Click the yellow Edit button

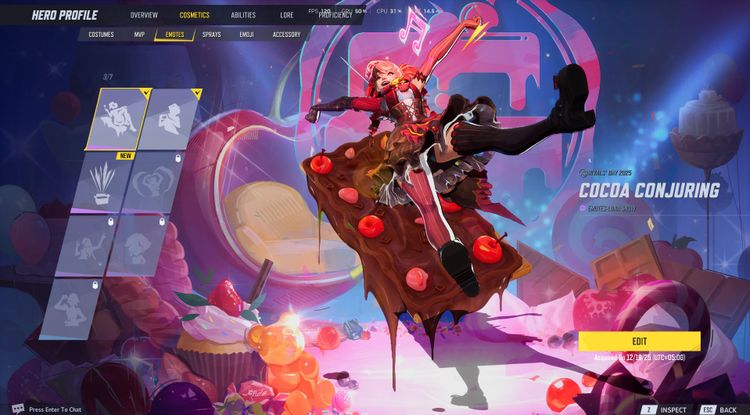(639, 341)
